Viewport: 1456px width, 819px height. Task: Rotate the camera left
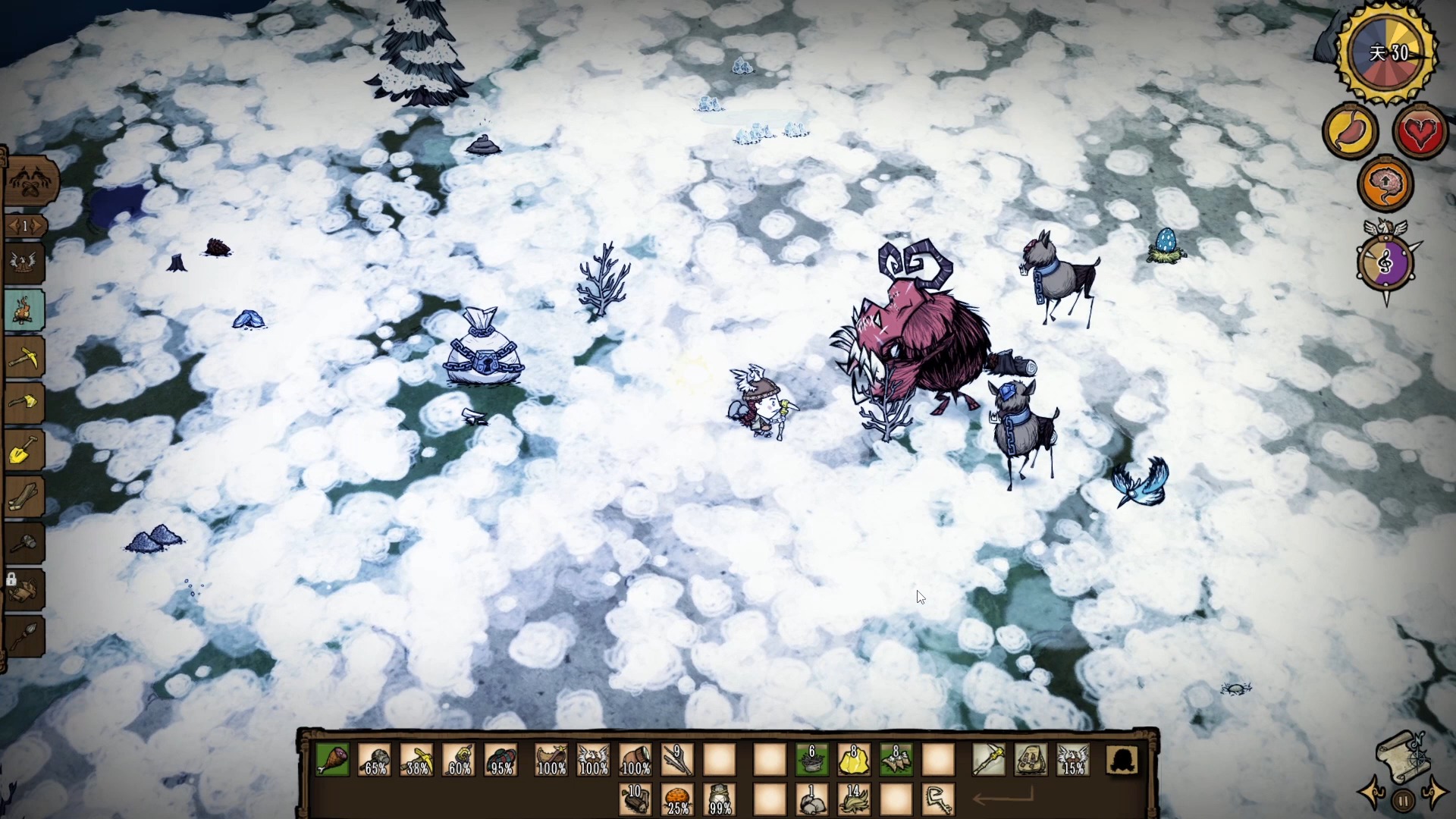1373,793
